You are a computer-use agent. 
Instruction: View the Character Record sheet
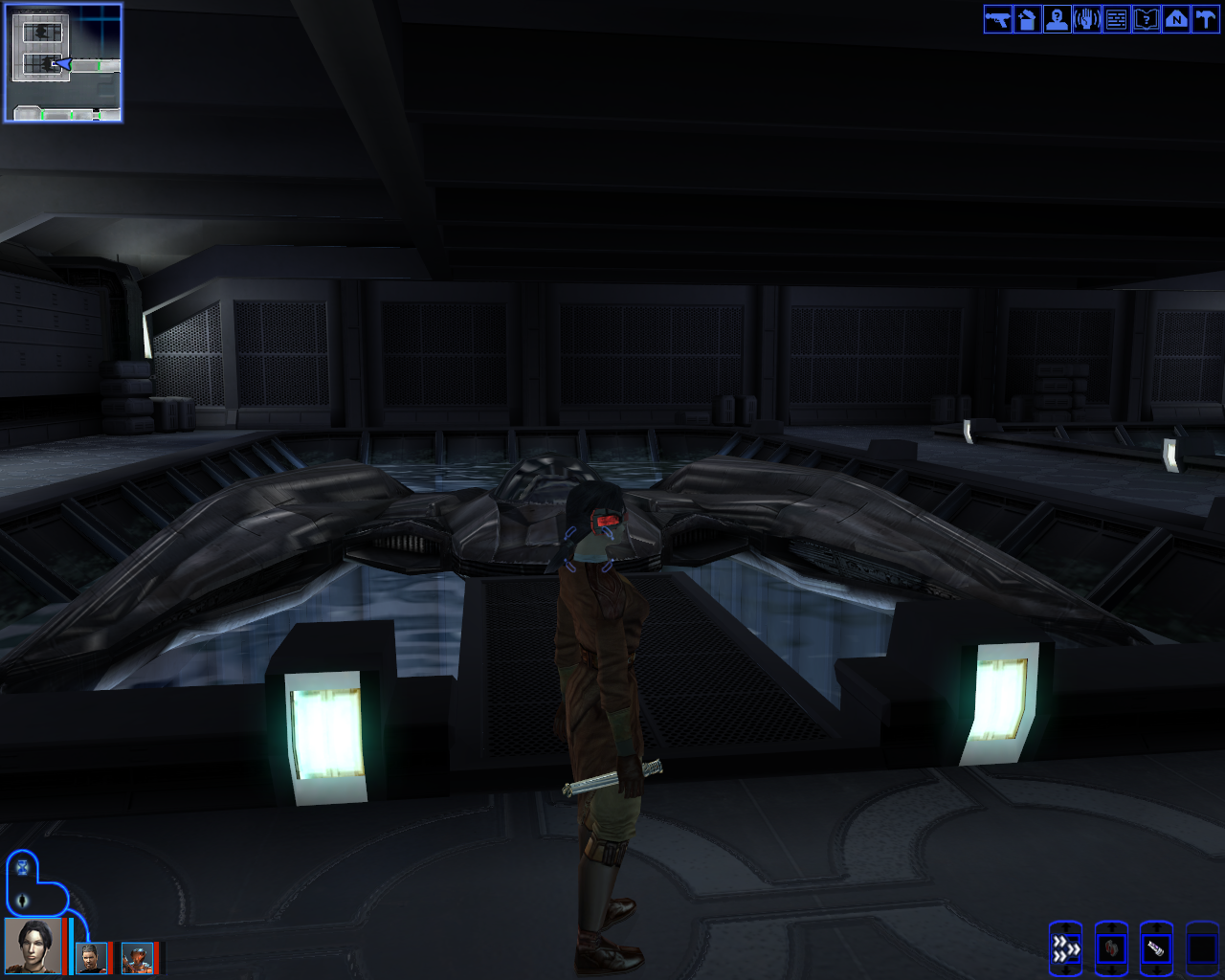(1057, 19)
